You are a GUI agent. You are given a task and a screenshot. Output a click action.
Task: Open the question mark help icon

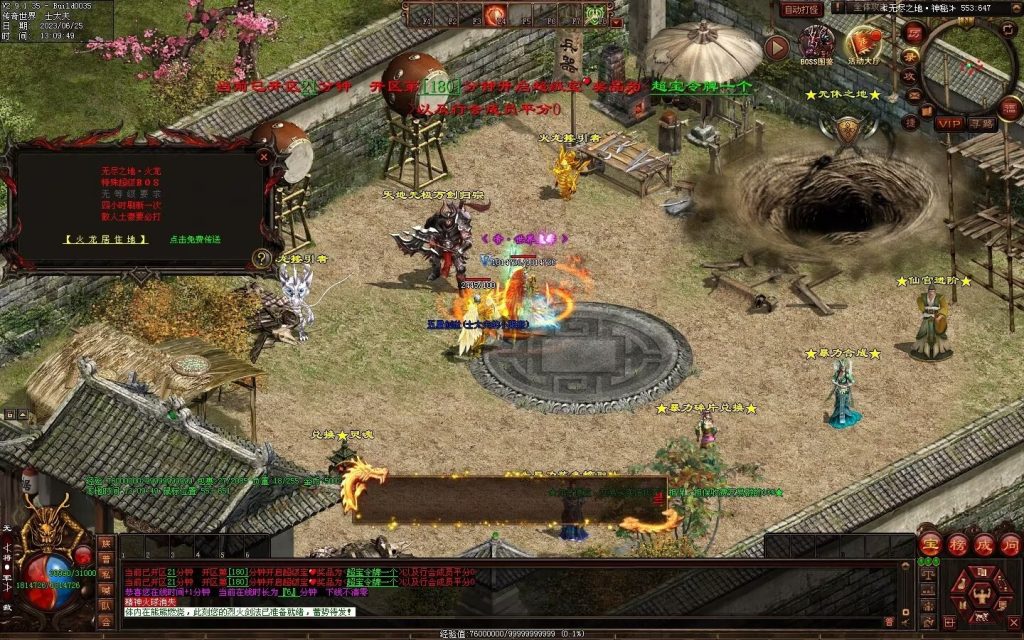coord(262,258)
